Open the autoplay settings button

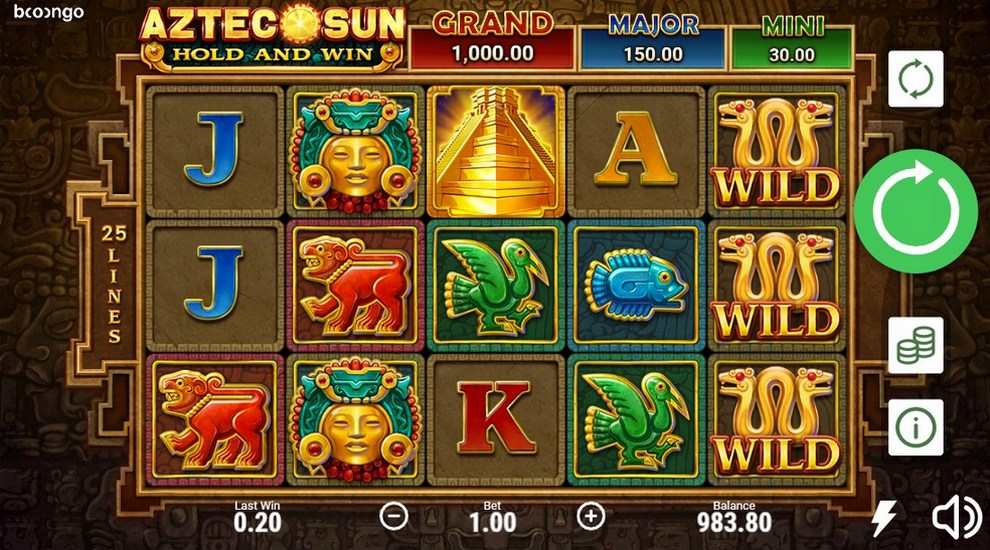coord(915,79)
